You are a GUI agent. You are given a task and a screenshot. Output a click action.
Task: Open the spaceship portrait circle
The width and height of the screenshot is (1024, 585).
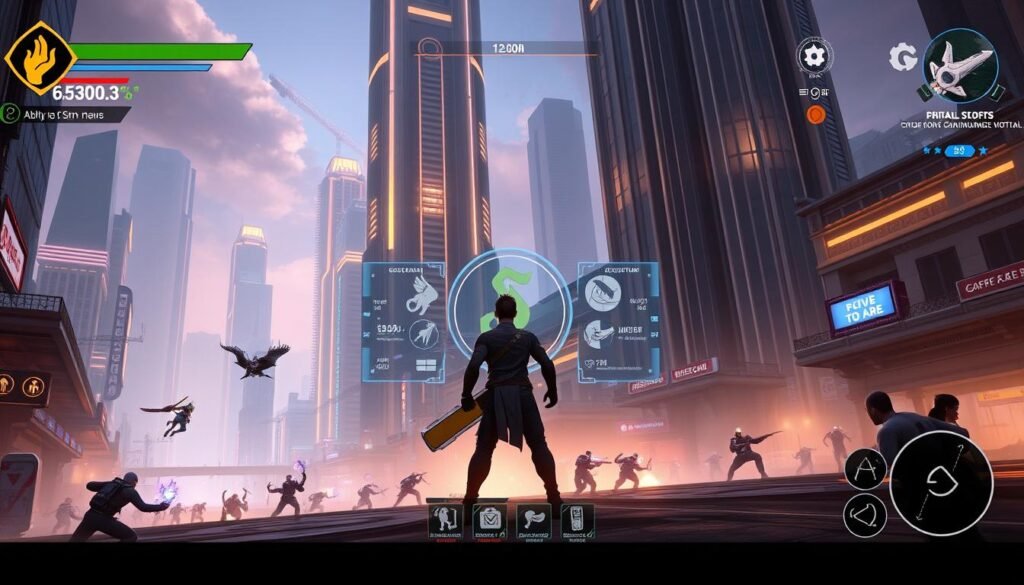point(960,66)
